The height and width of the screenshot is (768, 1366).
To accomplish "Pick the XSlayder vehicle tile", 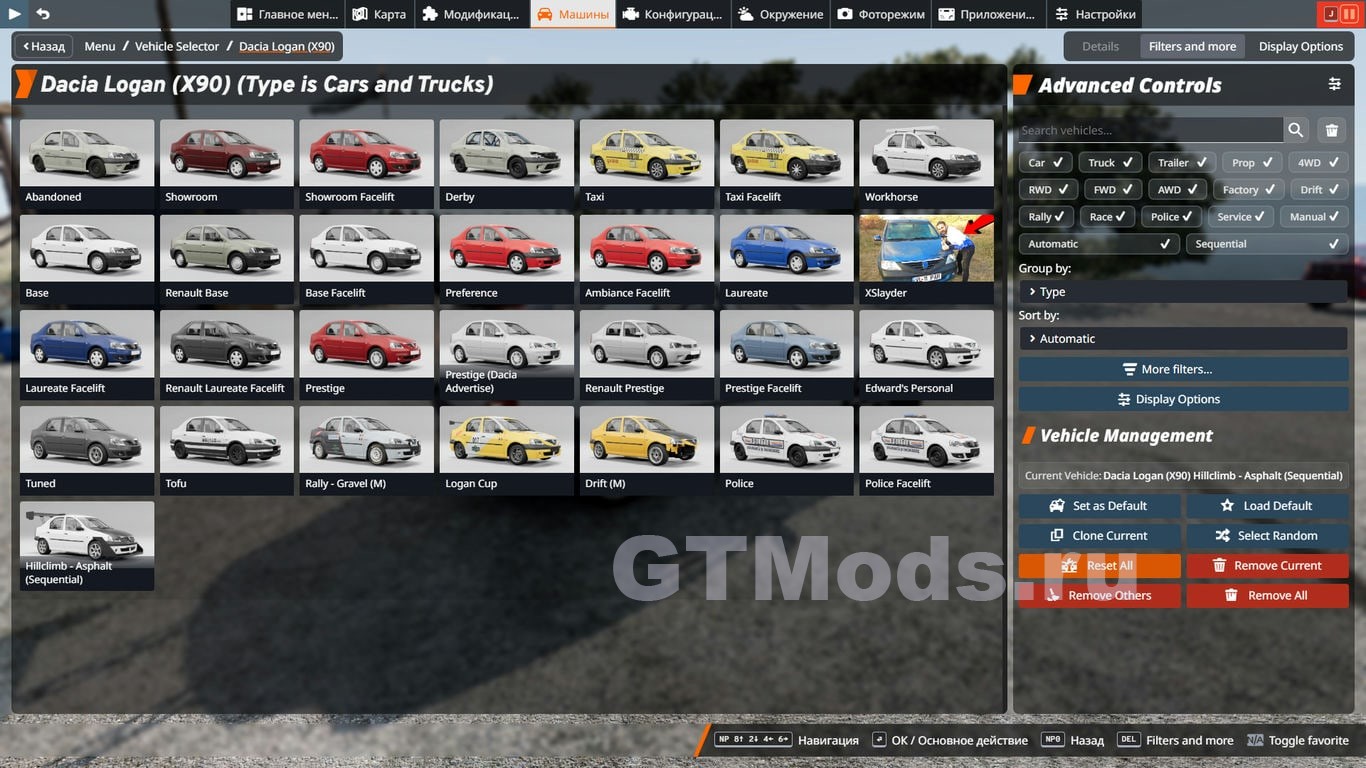I will coord(926,257).
